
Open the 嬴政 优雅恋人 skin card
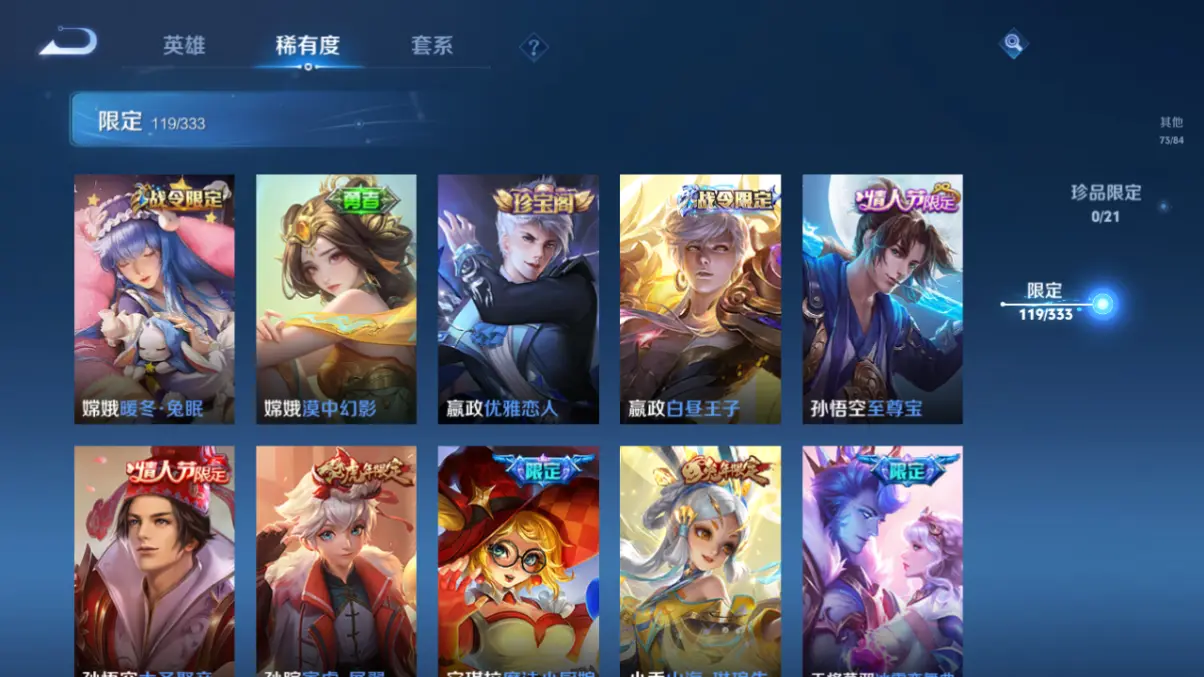pyautogui.click(x=518, y=299)
